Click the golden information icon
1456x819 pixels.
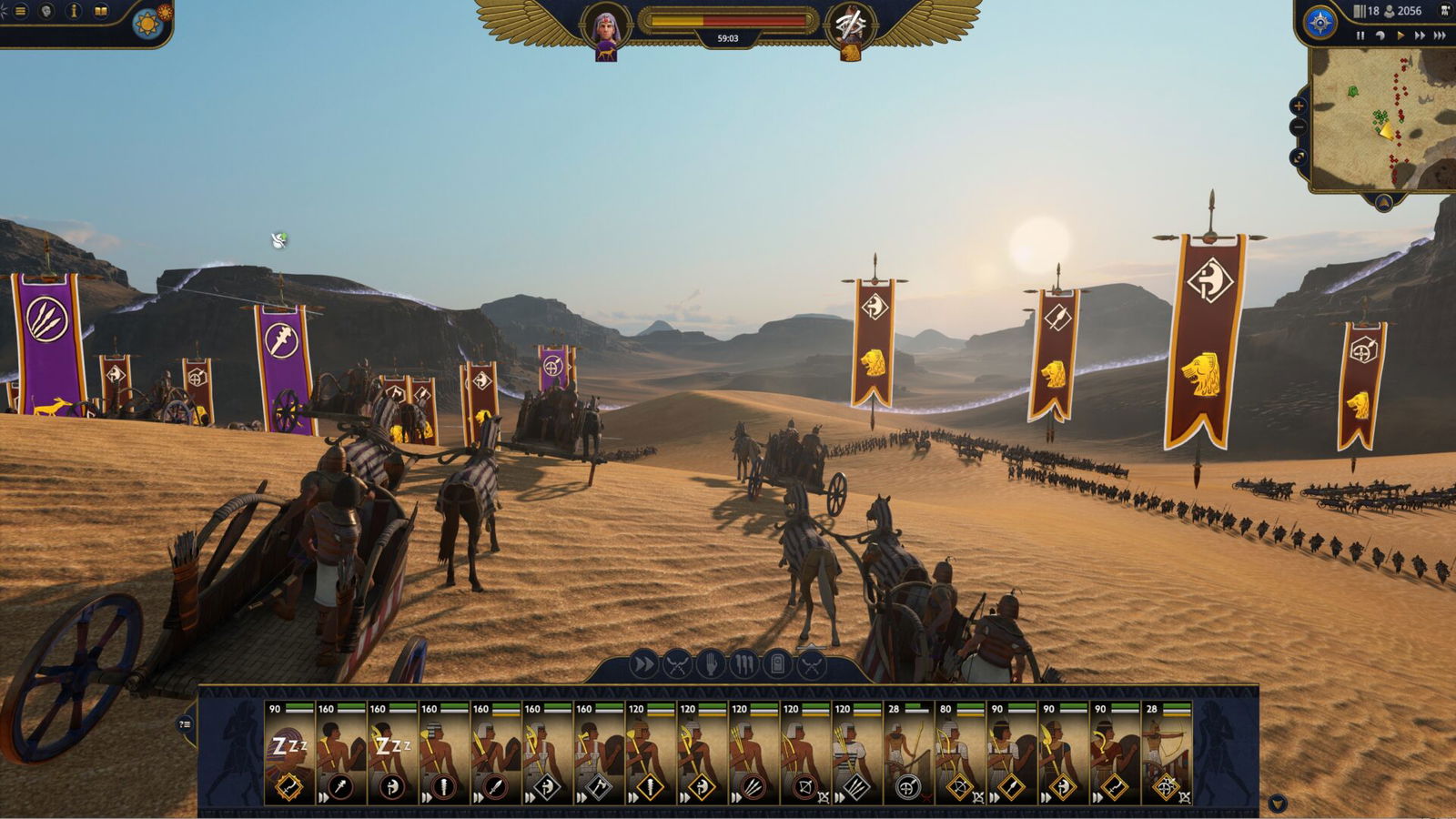pyautogui.click(x=75, y=12)
